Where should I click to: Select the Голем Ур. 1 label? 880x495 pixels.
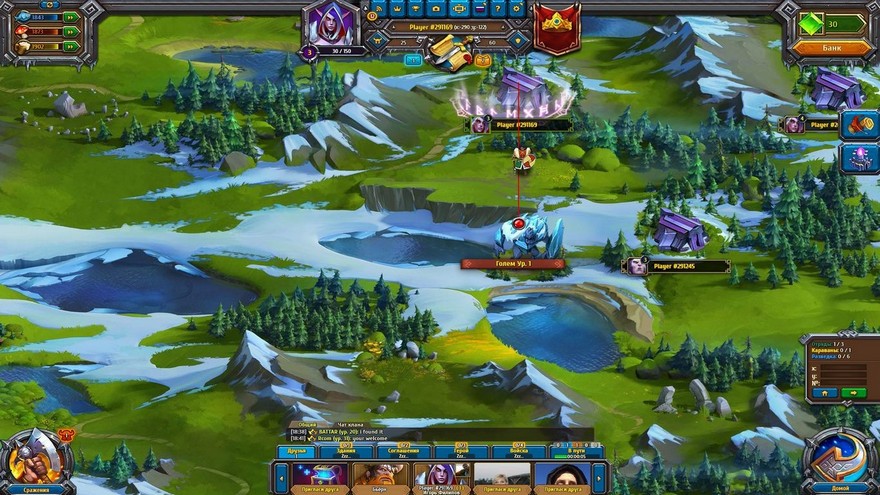[512, 264]
